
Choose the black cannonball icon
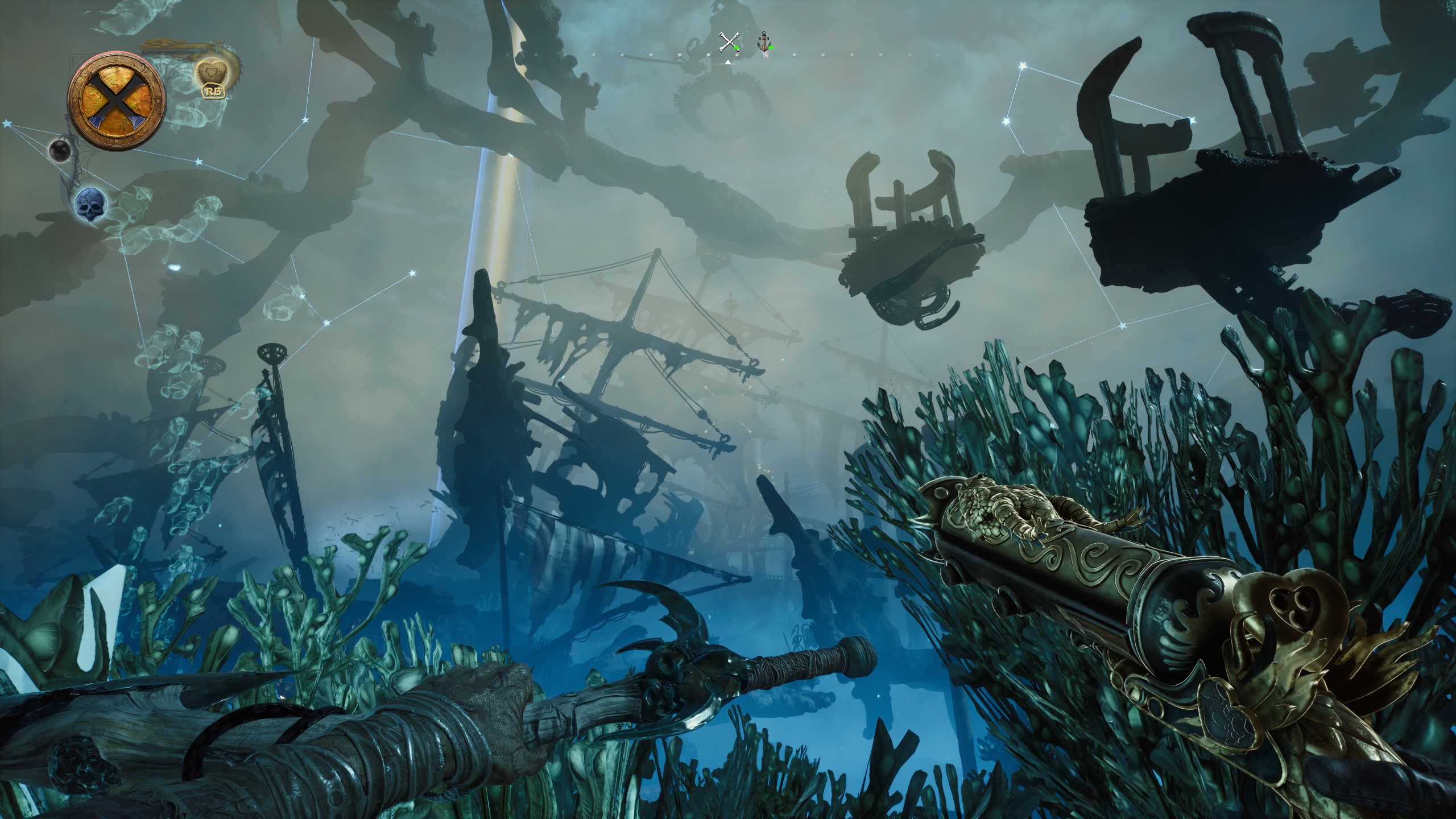59,150
